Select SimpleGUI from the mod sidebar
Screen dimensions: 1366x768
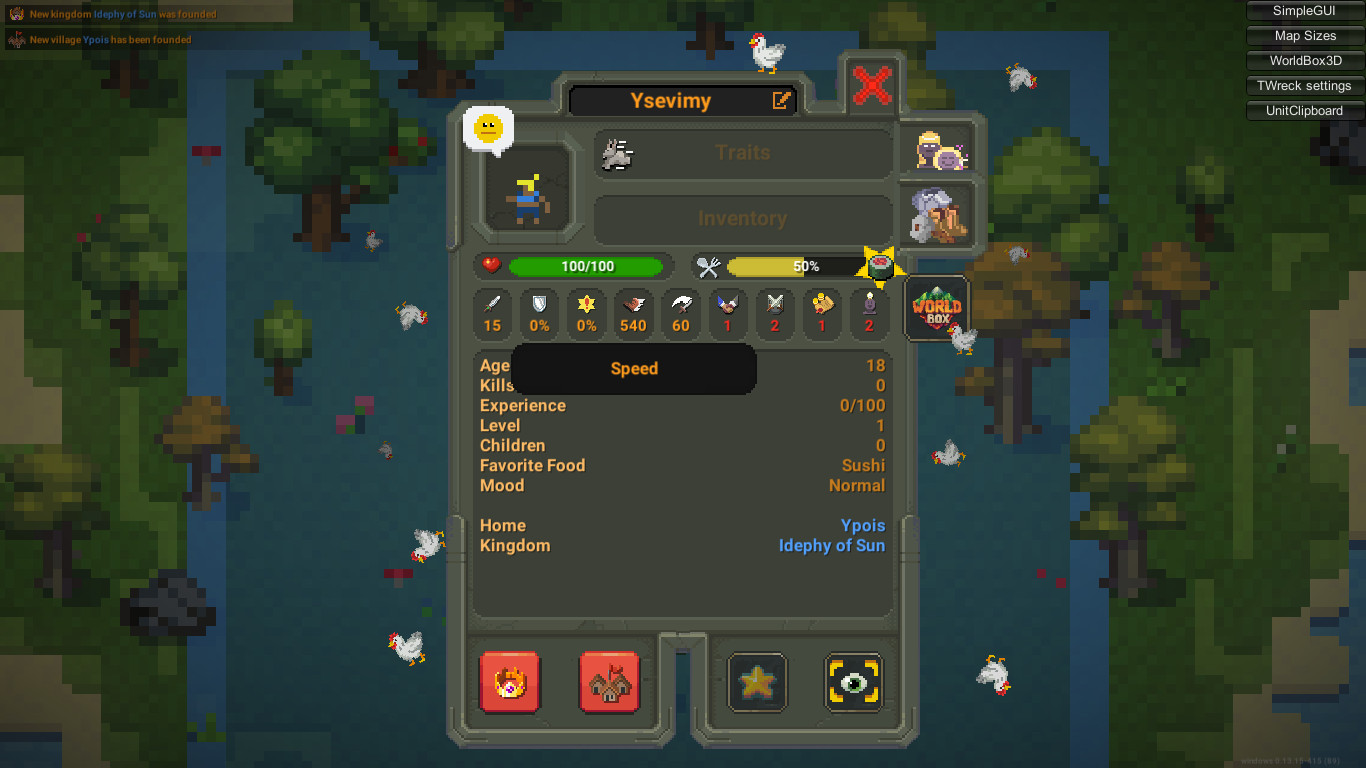tap(1303, 11)
